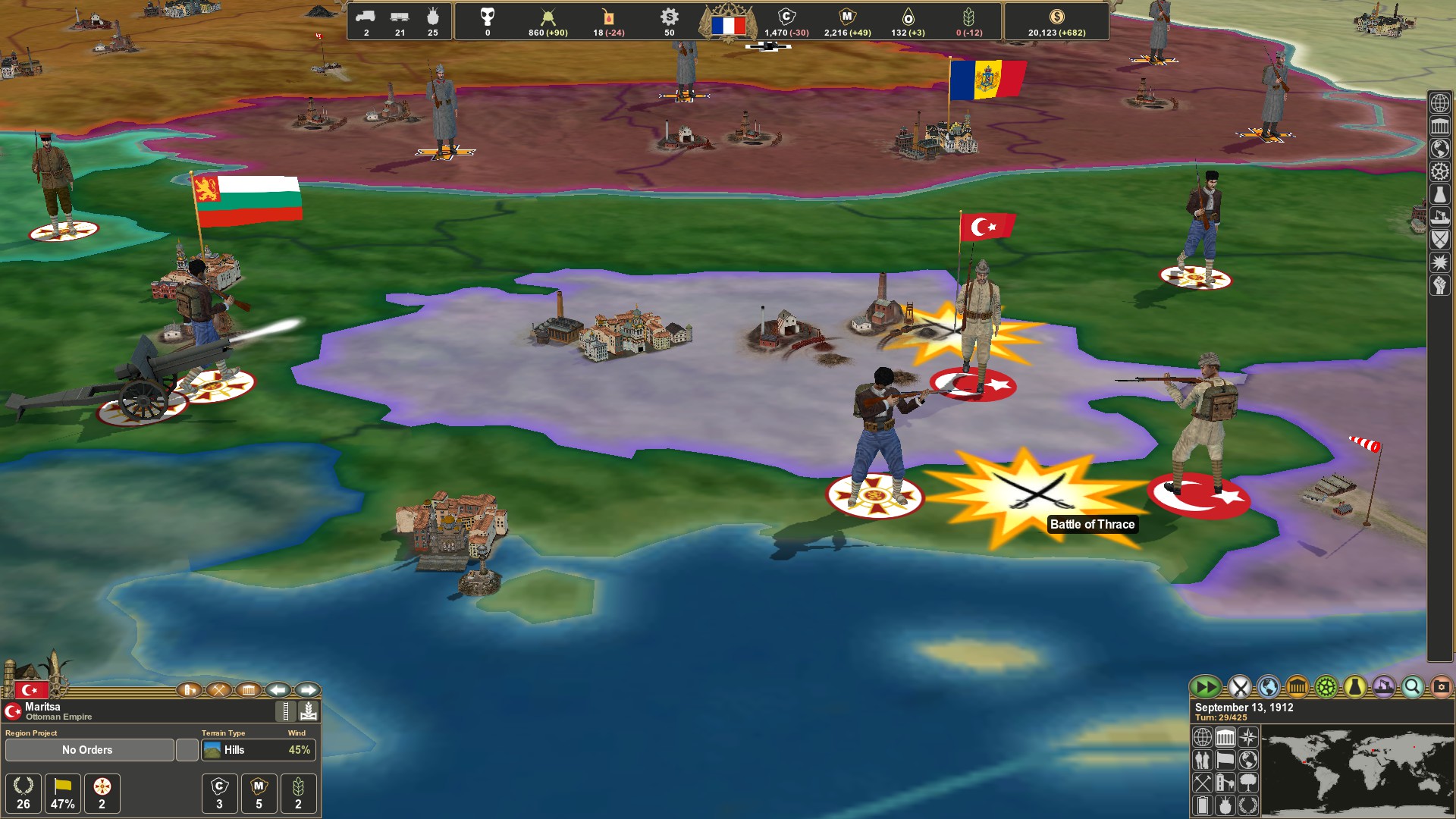This screenshot has width=1456, height=819.
Task: Select the crossed-swords military icon in bottom toolbar
Action: [x=1238, y=687]
